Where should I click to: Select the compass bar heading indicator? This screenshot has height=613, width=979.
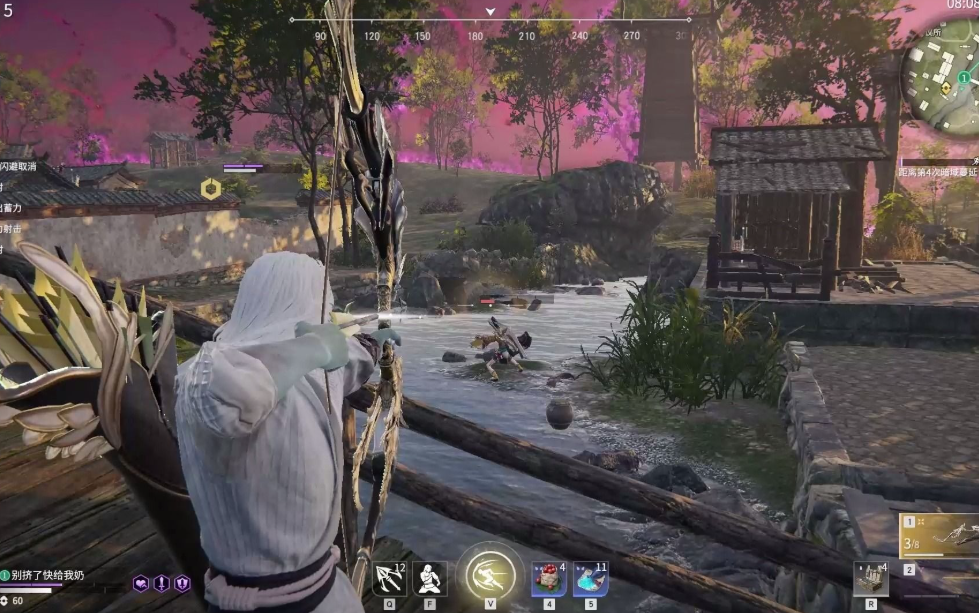click(490, 13)
